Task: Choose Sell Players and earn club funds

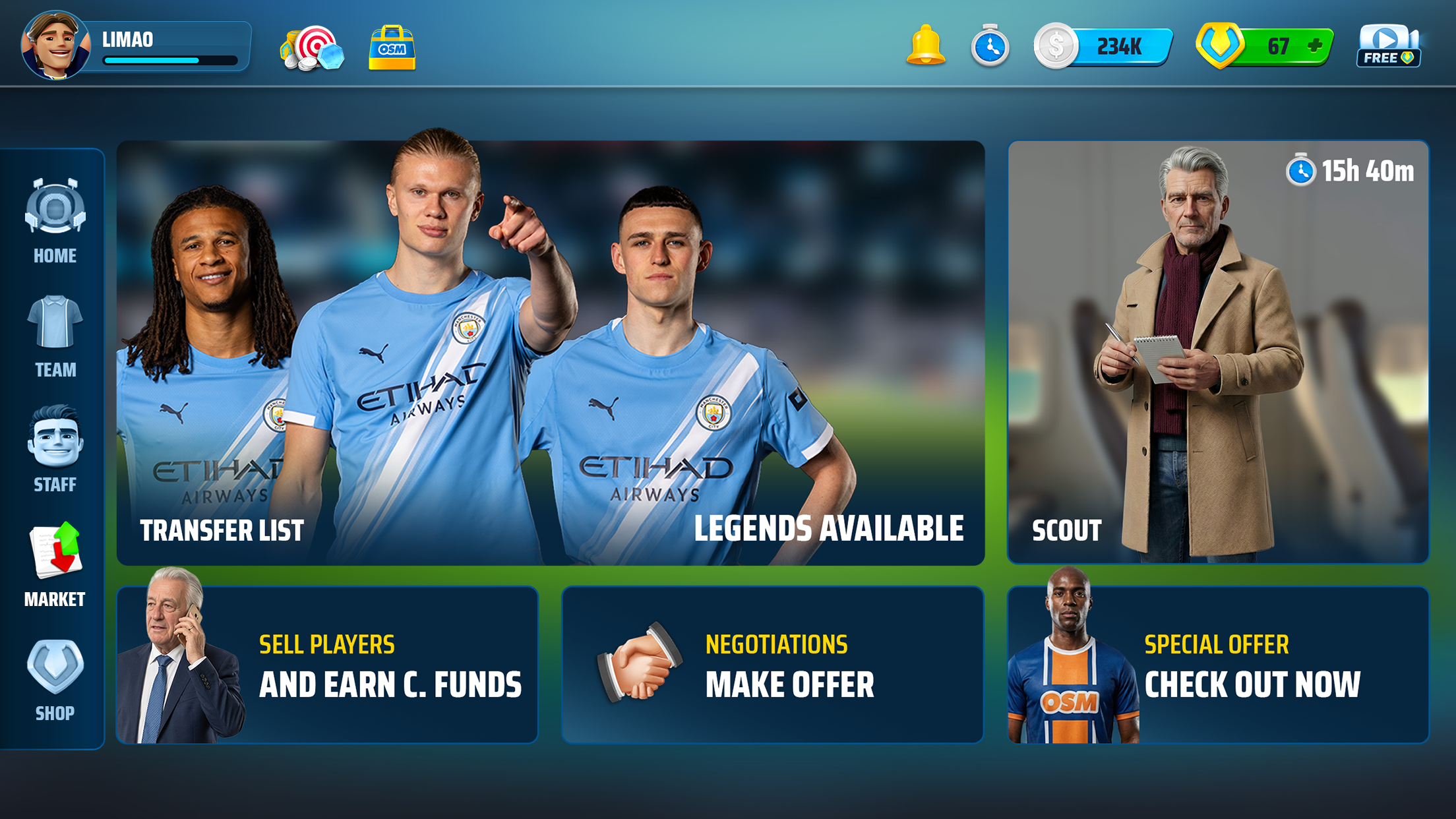Action: point(327,665)
